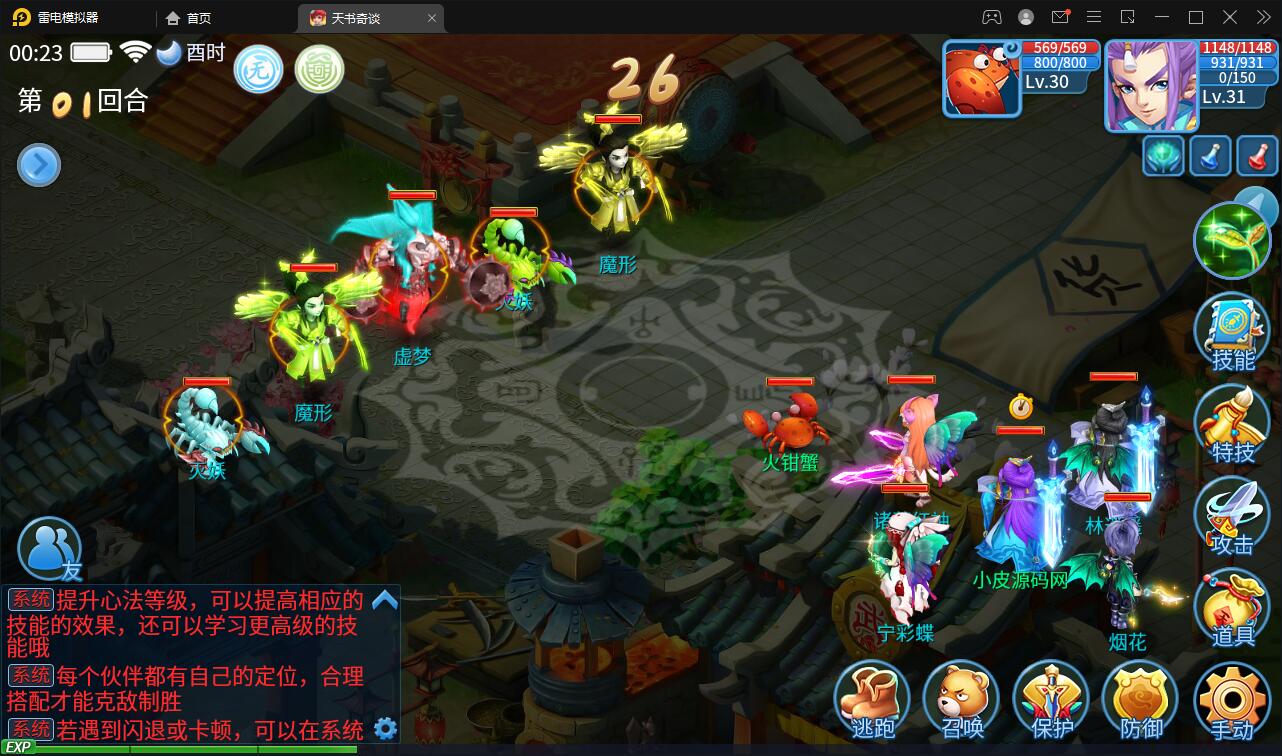1282x756 pixels.
Task: Select the red crab pet portrait
Action: tap(982, 80)
